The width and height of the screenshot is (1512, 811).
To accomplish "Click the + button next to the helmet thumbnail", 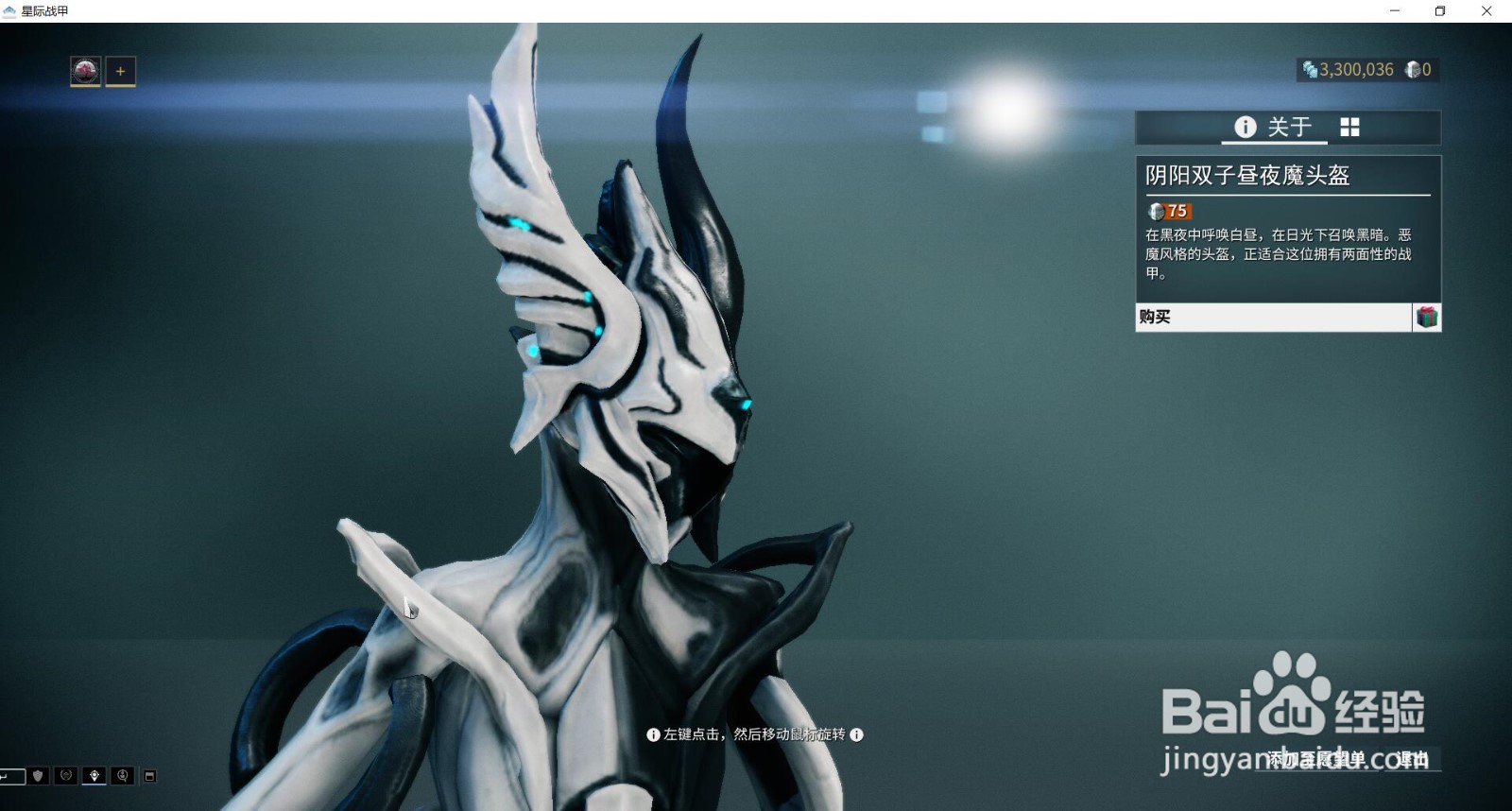I will [x=119, y=71].
